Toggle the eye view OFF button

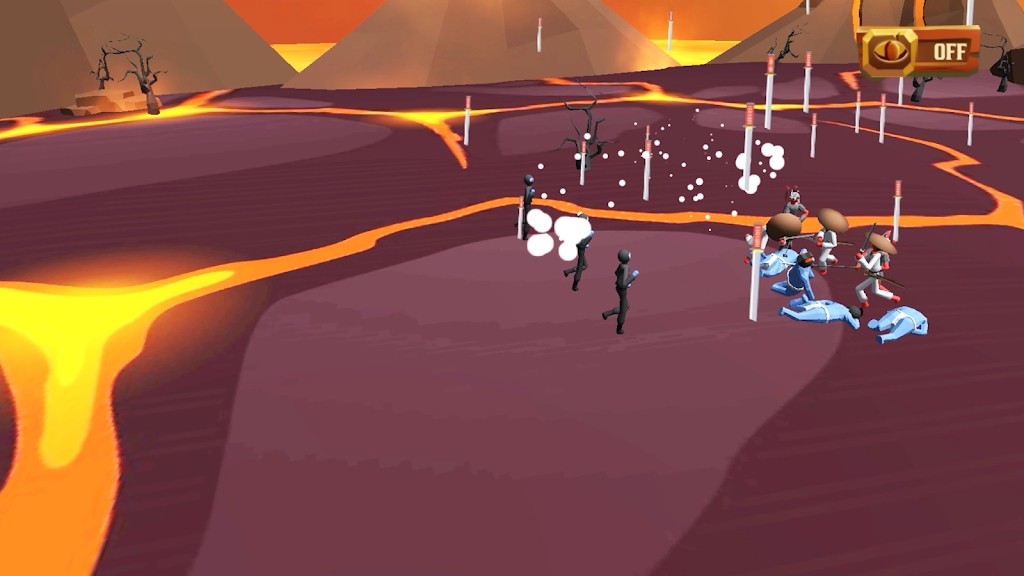[x=918, y=51]
